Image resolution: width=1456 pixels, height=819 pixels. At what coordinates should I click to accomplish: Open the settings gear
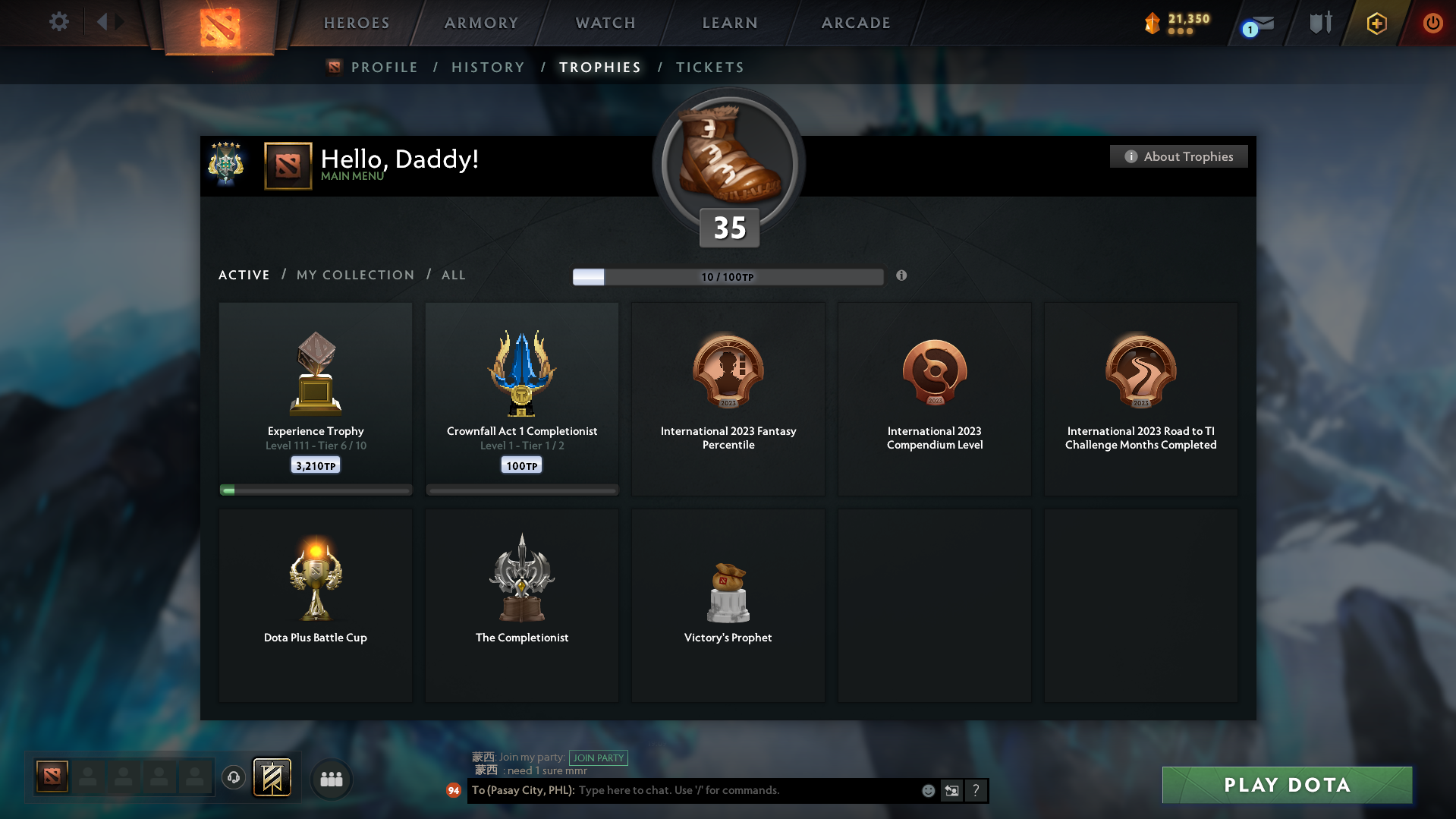pos(59,23)
